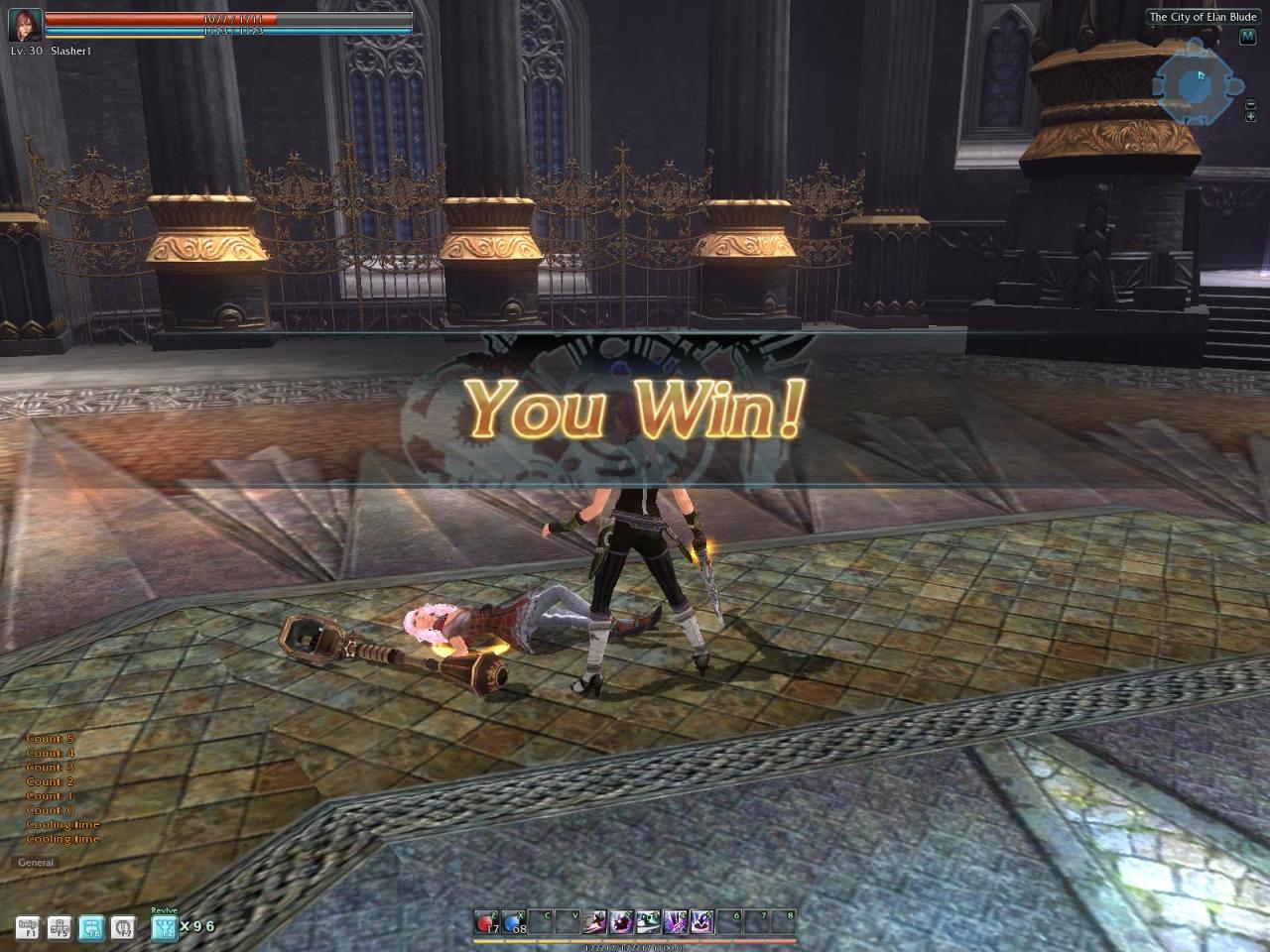Click the cyan F6 shield menu button

[91, 928]
